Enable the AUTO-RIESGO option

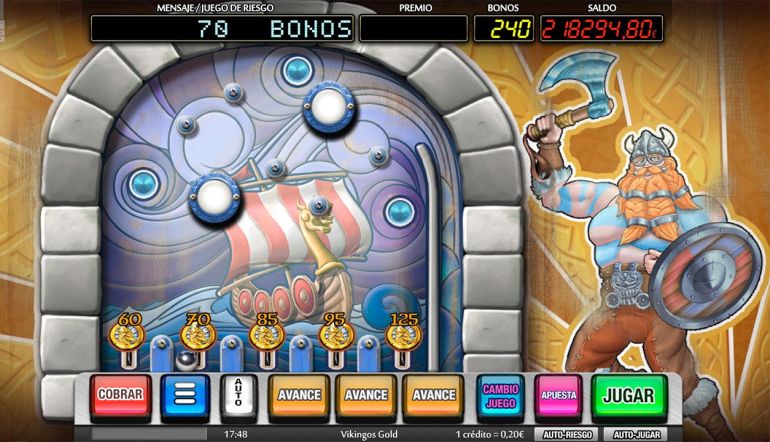click(566, 435)
